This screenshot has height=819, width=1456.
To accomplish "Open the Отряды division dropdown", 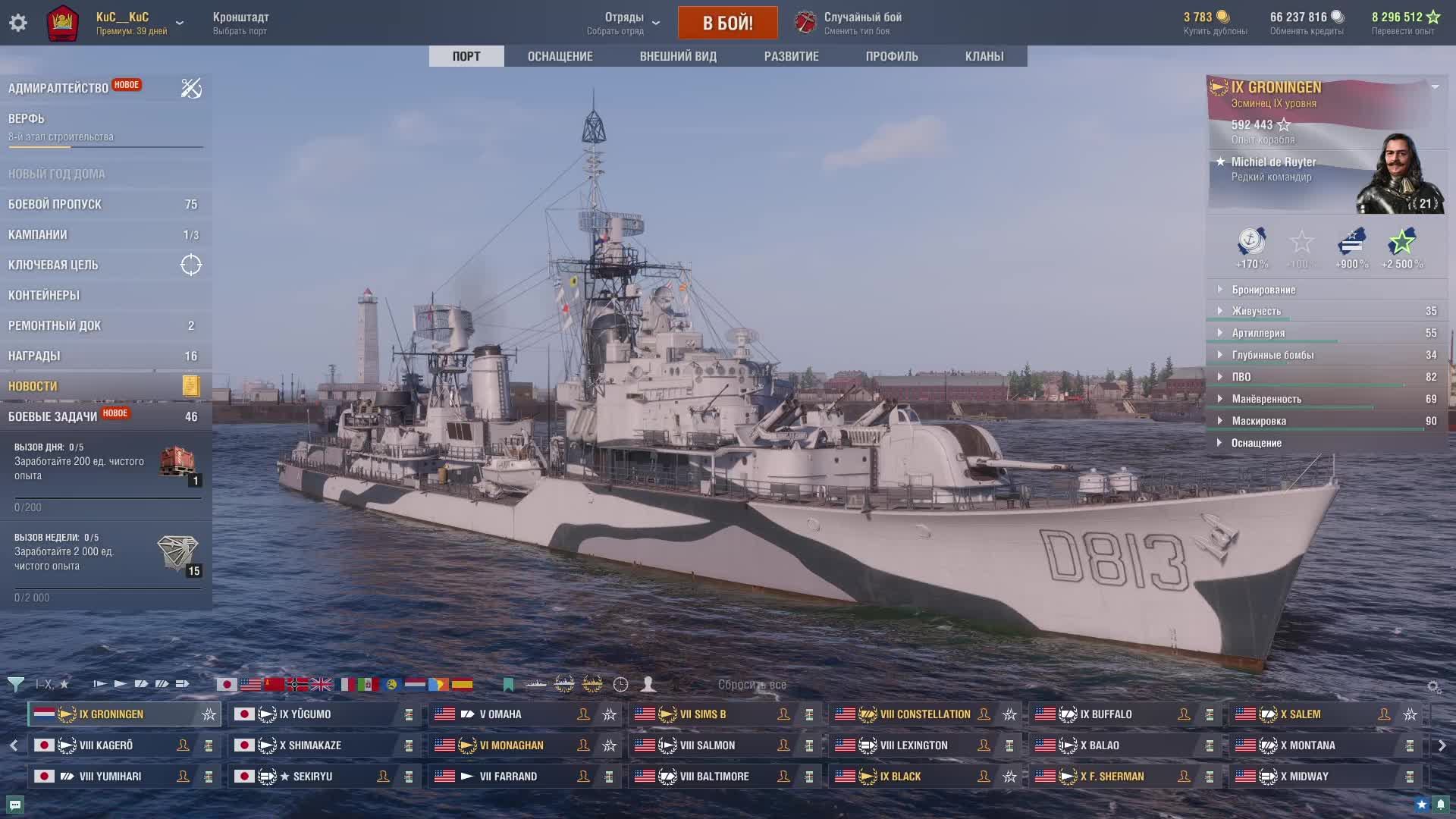I will coord(623,23).
